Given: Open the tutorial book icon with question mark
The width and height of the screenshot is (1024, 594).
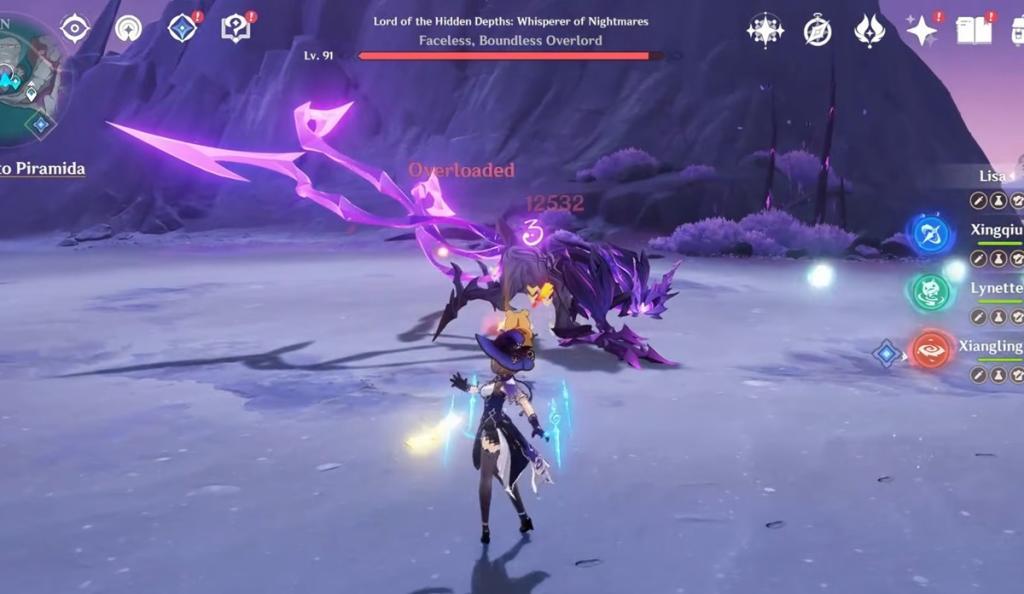Looking at the screenshot, I should 236,28.
